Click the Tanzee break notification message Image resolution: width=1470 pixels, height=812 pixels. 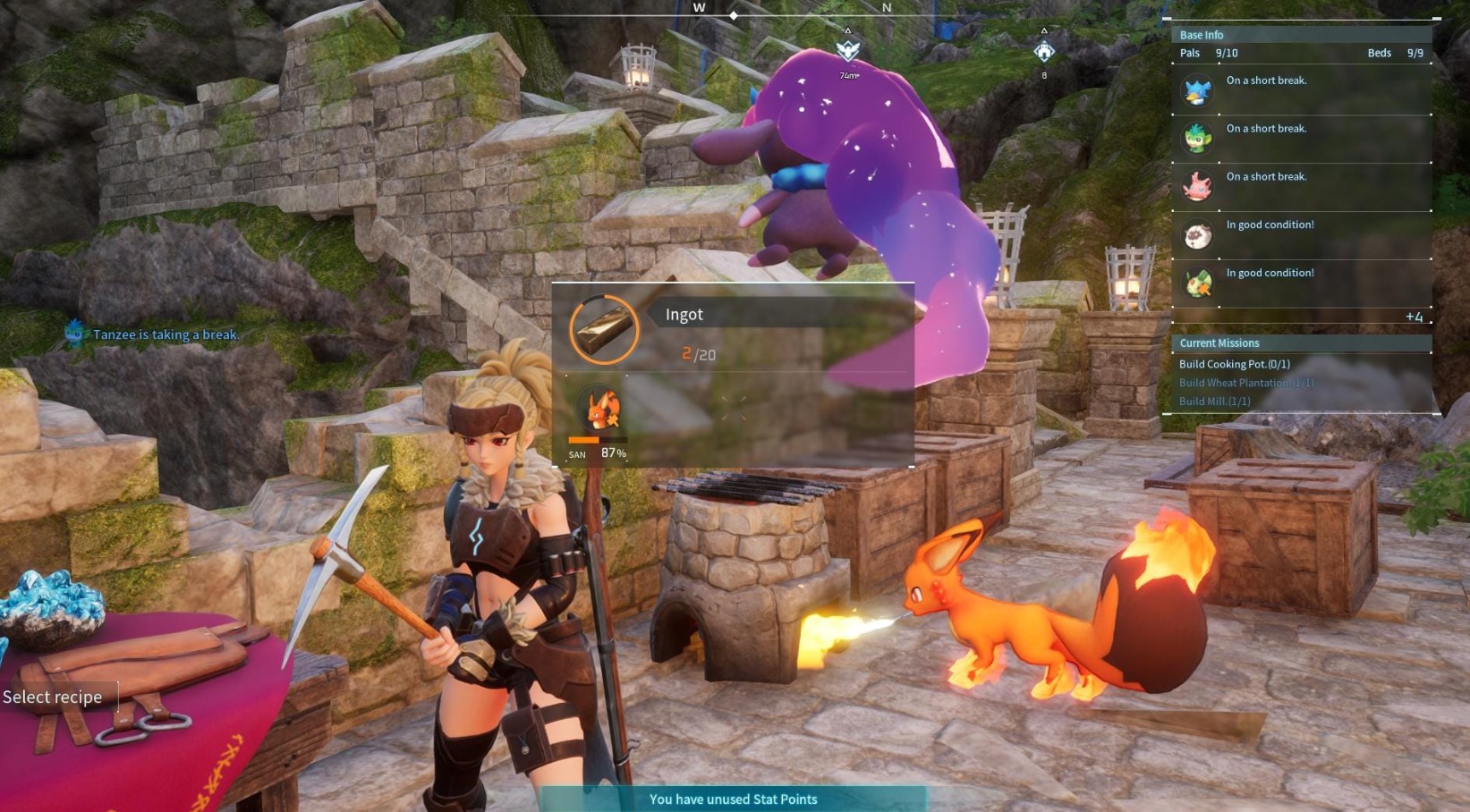pyautogui.click(x=166, y=334)
